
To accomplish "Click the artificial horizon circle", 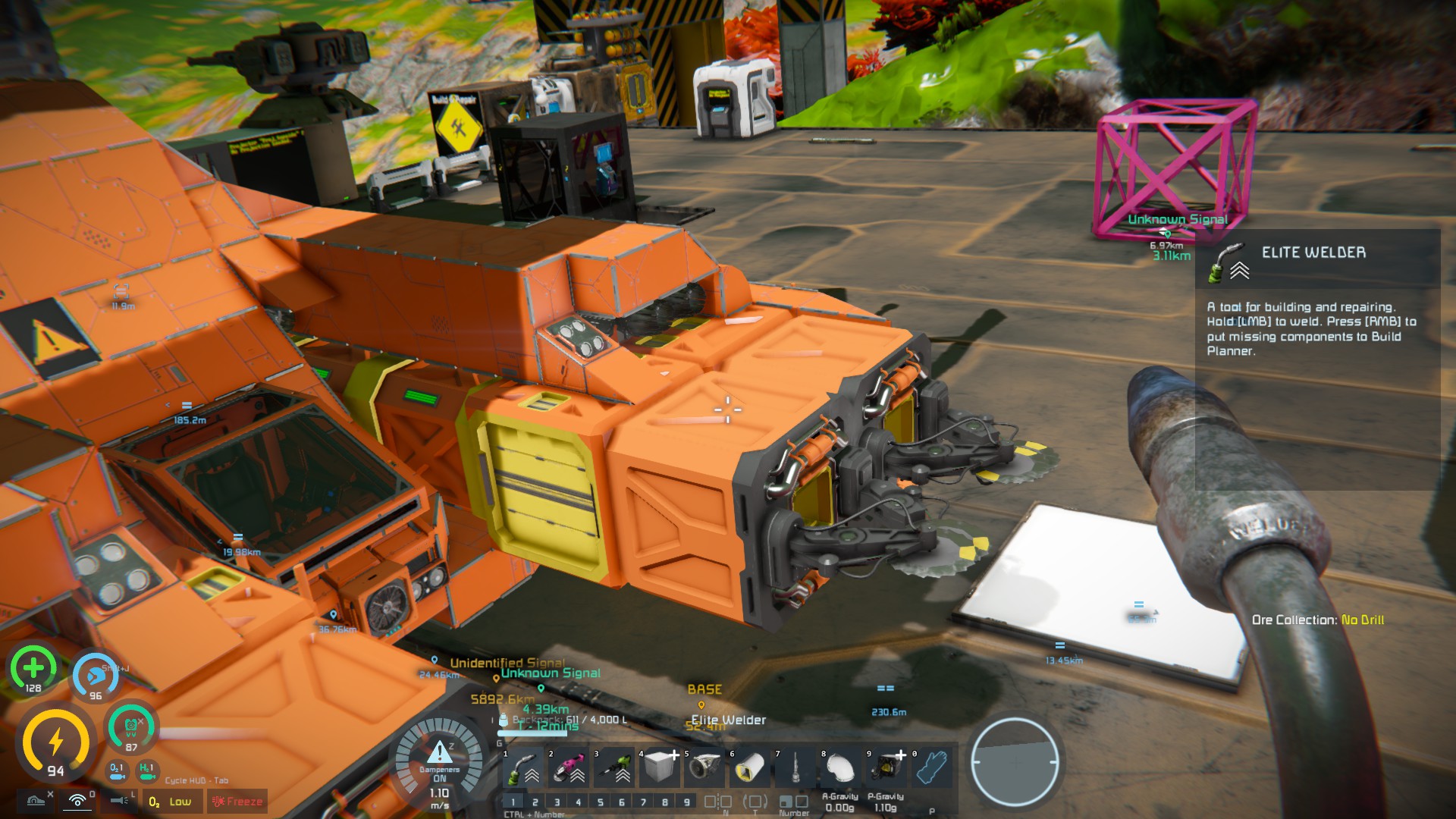I will tap(1015, 762).
